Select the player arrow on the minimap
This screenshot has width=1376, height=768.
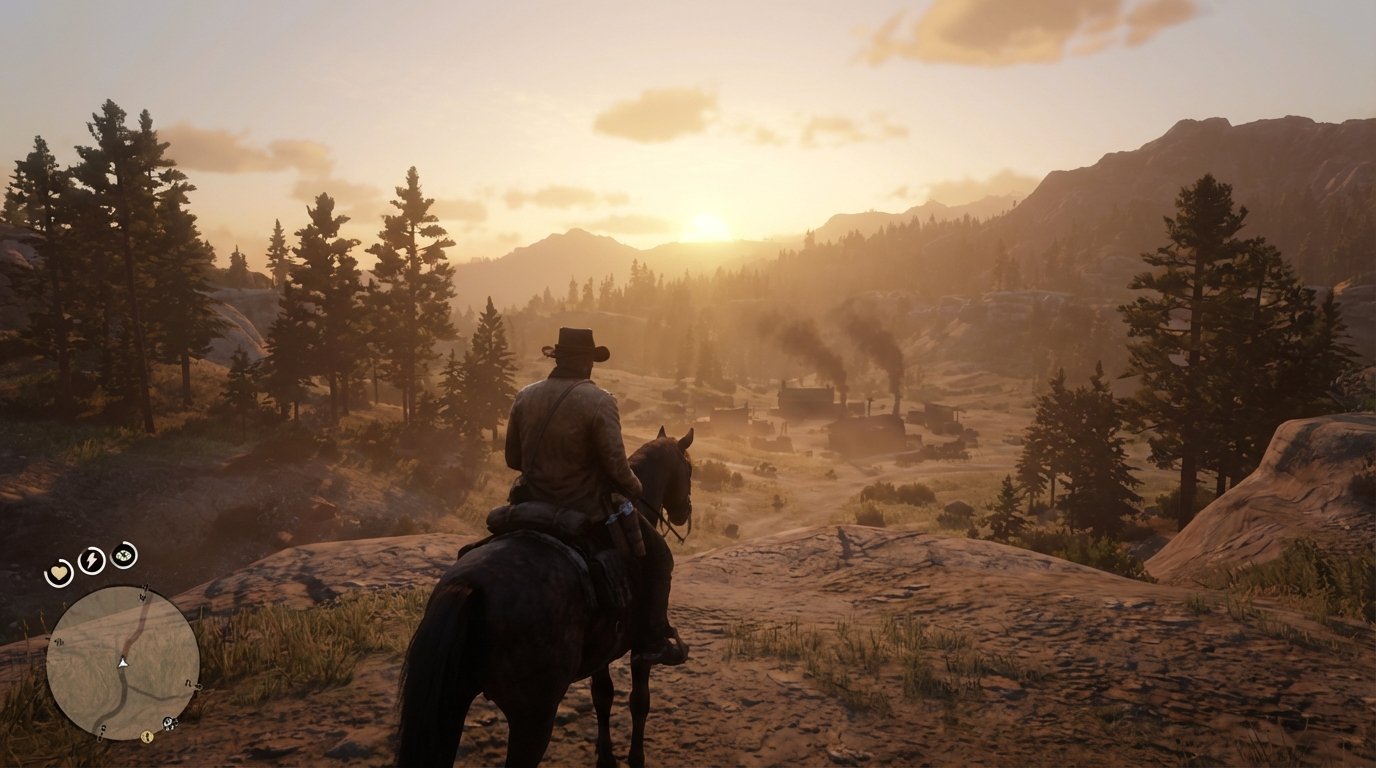[x=122, y=663]
